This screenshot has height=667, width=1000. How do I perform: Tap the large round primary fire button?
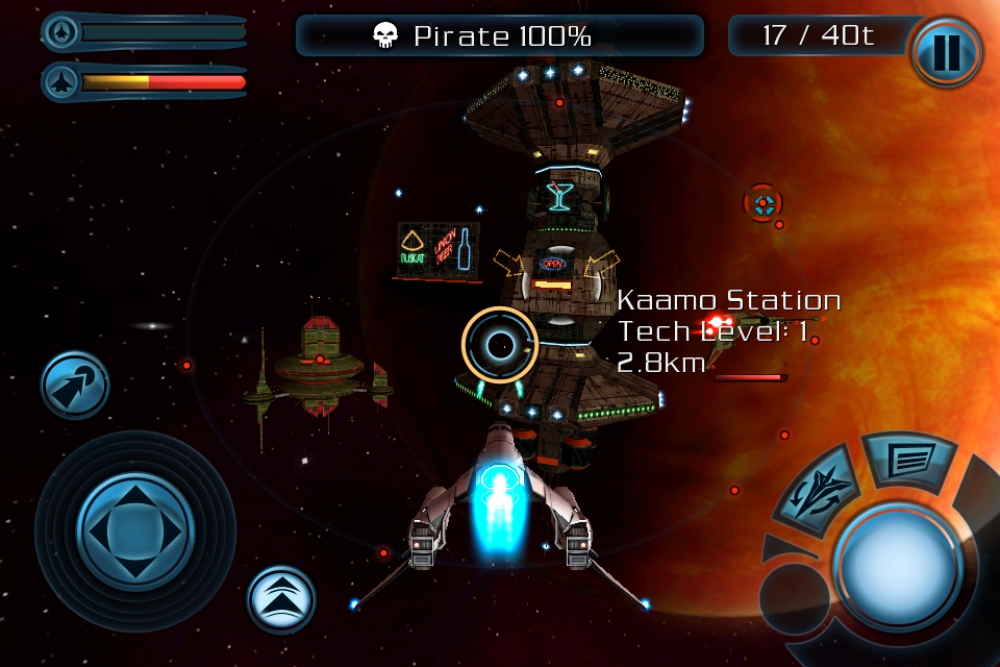tap(896, 564)
